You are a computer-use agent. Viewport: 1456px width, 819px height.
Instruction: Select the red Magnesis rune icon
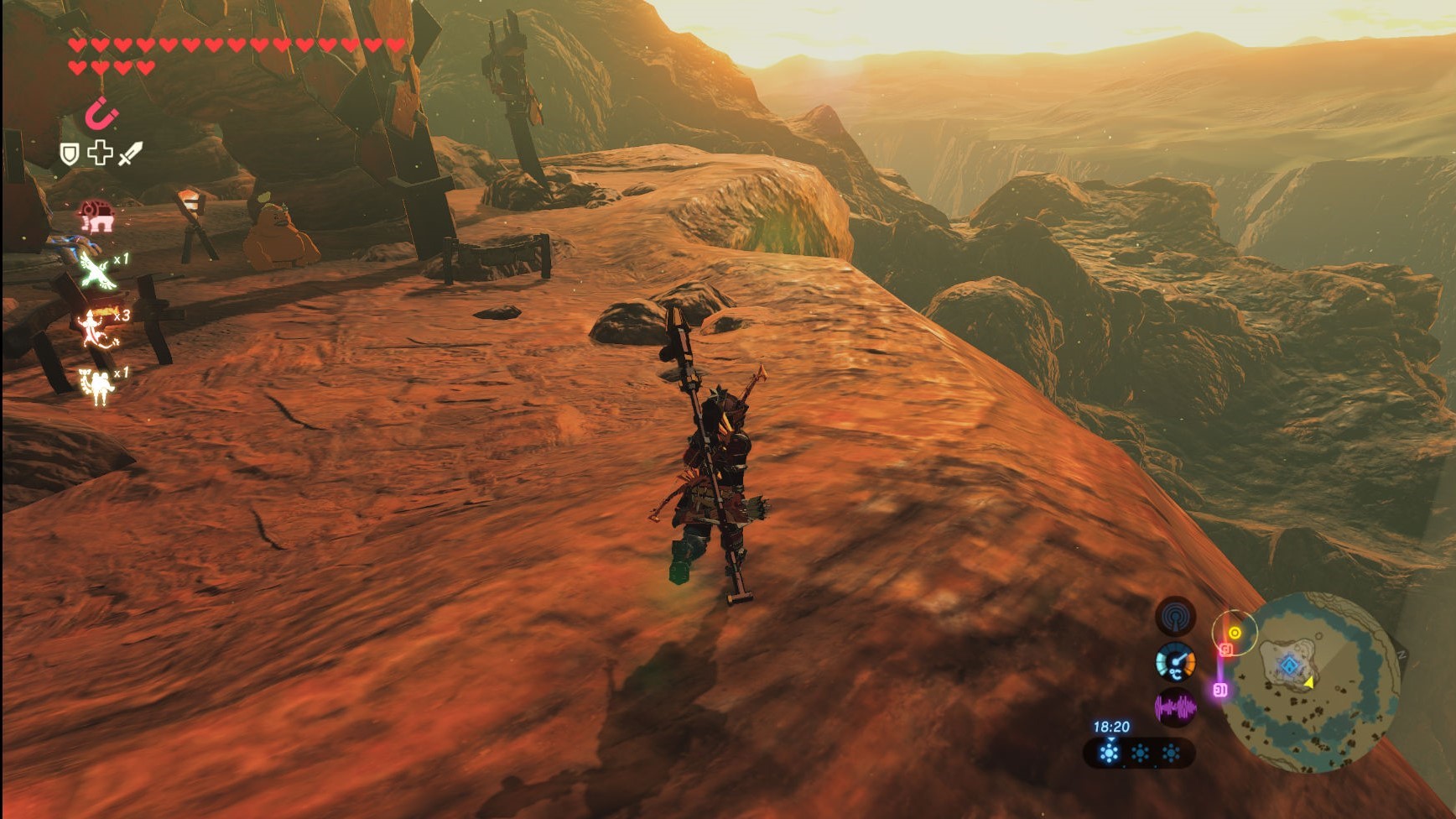pos(101,114)
